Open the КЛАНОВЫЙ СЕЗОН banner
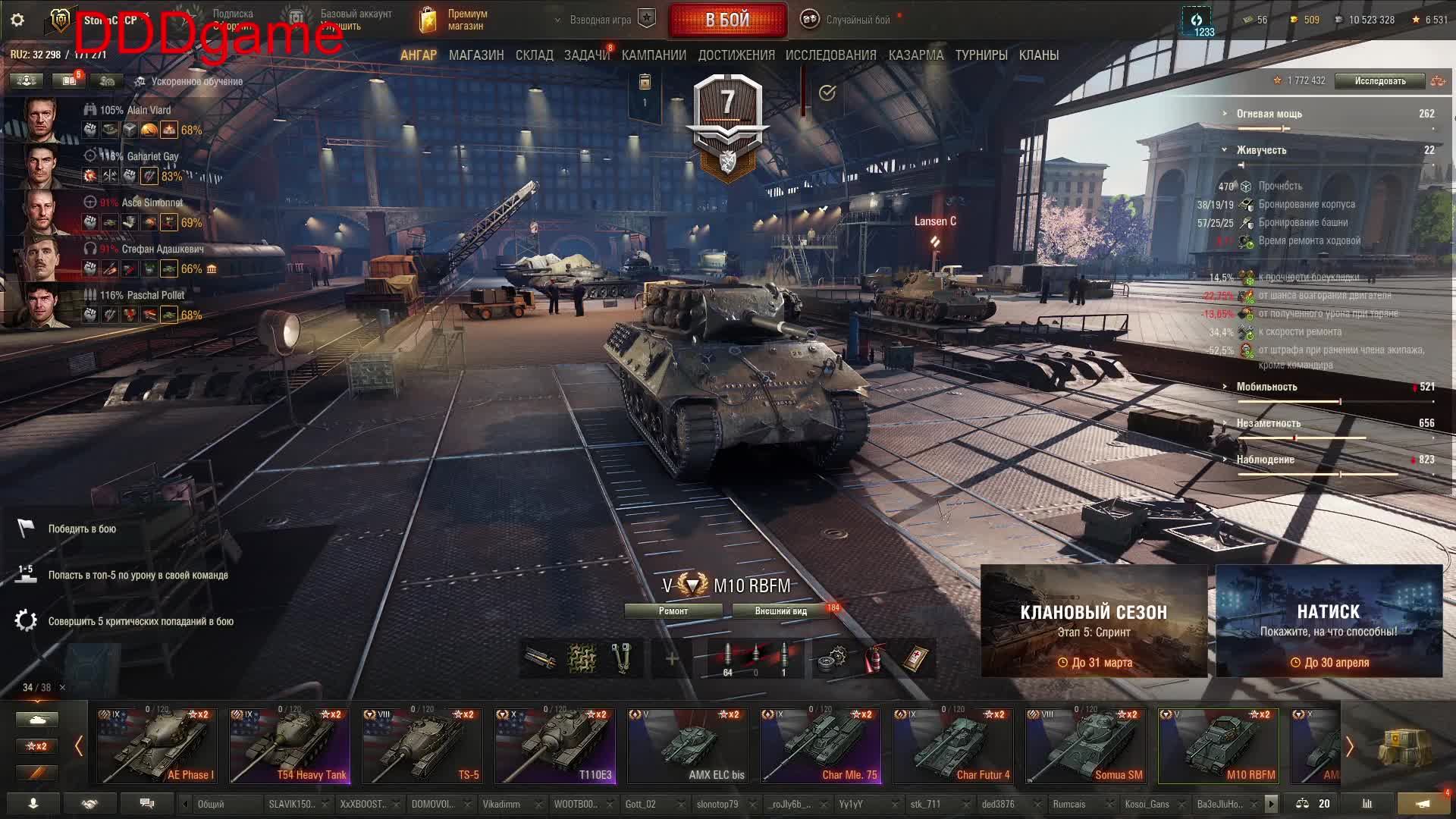The width and height of the screenshot is (1456, 819). pyautogui.click(x=1094, y=621)
